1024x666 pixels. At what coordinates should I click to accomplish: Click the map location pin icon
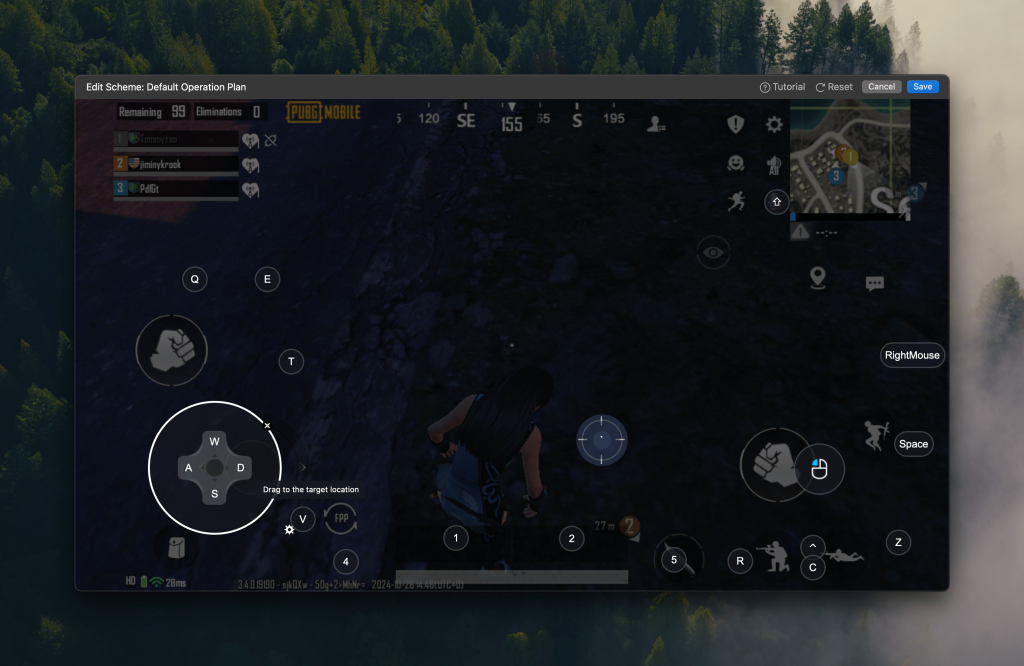point(818,277)
